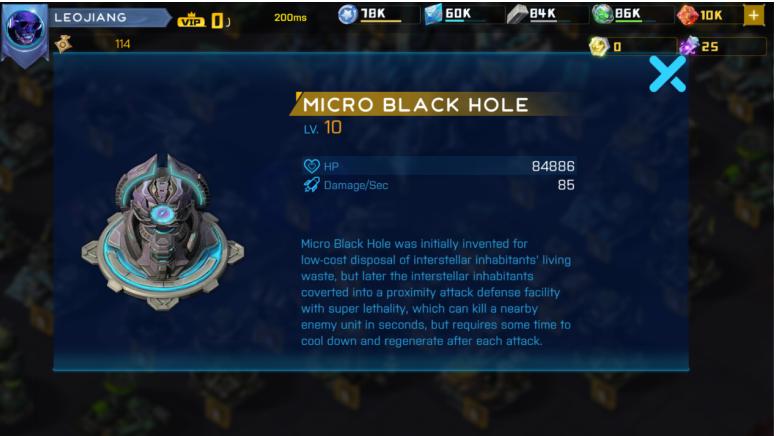The height and width of the screenshot is (436, 777).
Task: Close the Micro Black Hole info panel
Action: click(667, 74)
